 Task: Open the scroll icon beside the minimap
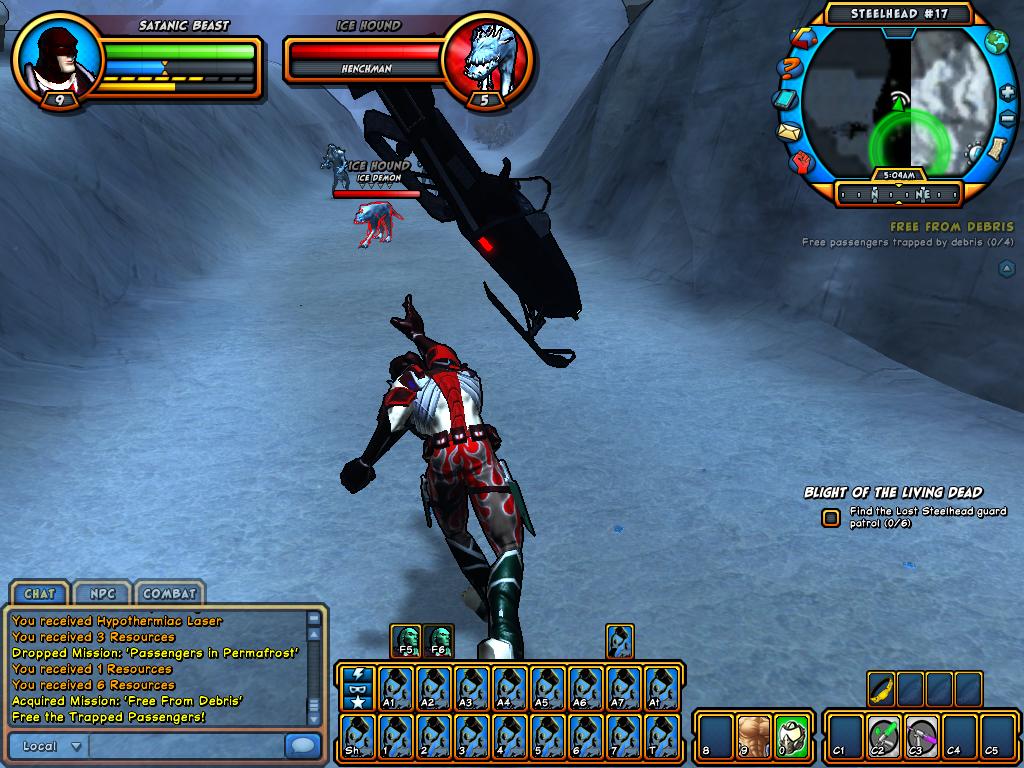point(997,147)
